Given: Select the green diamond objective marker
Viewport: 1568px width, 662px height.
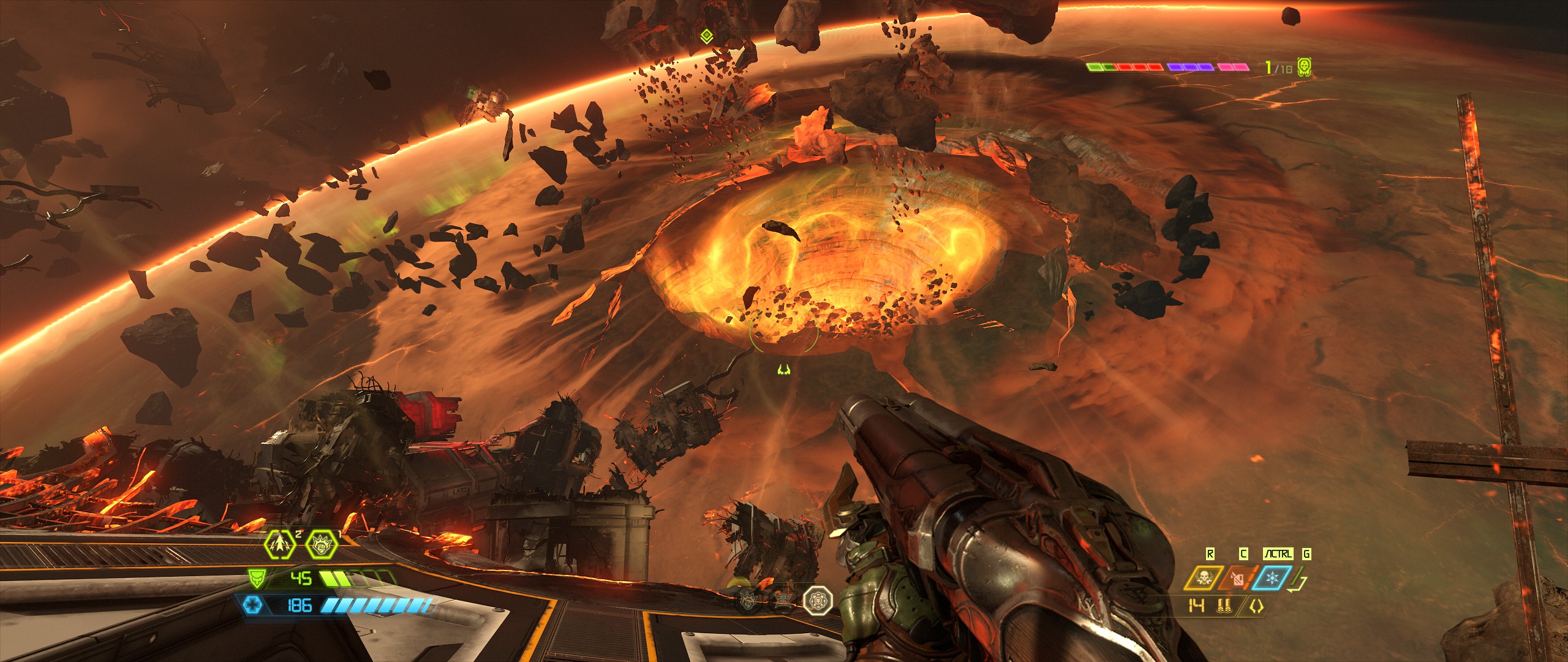Looking at the screenshot, I should tap(706, 37).
